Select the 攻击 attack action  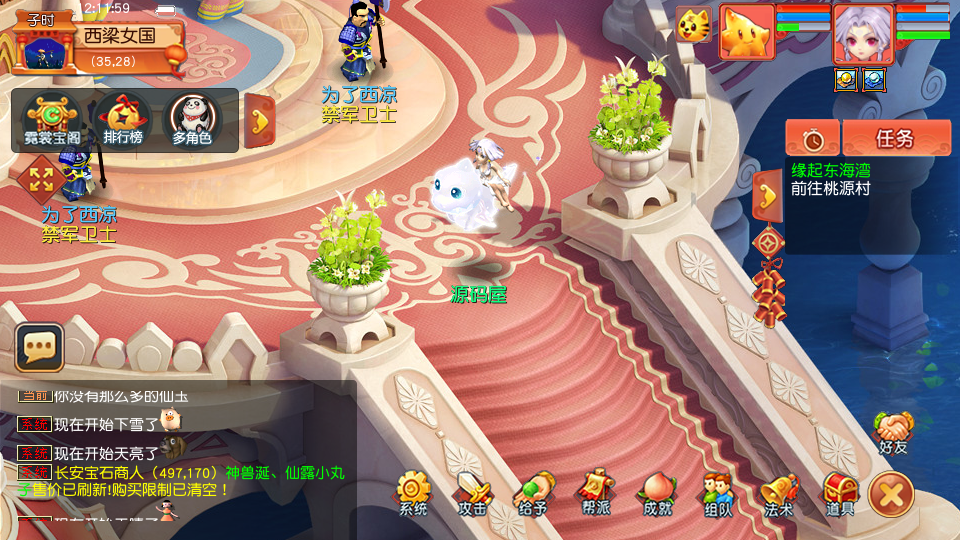(x=473, y=494)
